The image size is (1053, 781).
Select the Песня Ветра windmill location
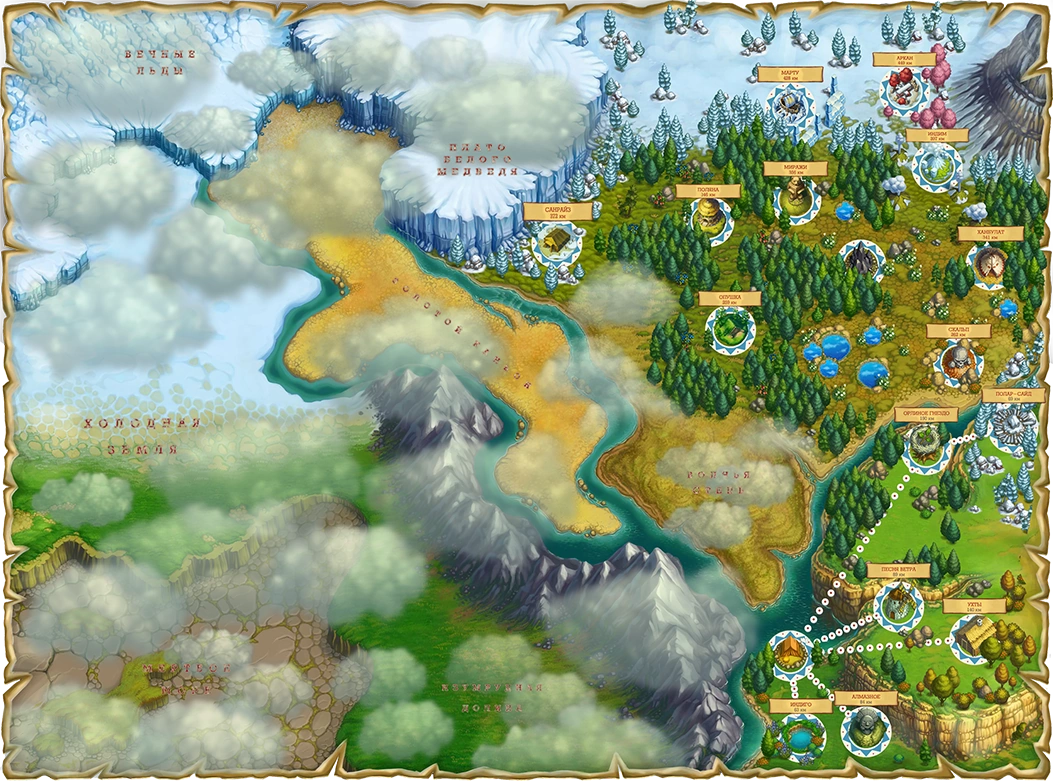897,603
